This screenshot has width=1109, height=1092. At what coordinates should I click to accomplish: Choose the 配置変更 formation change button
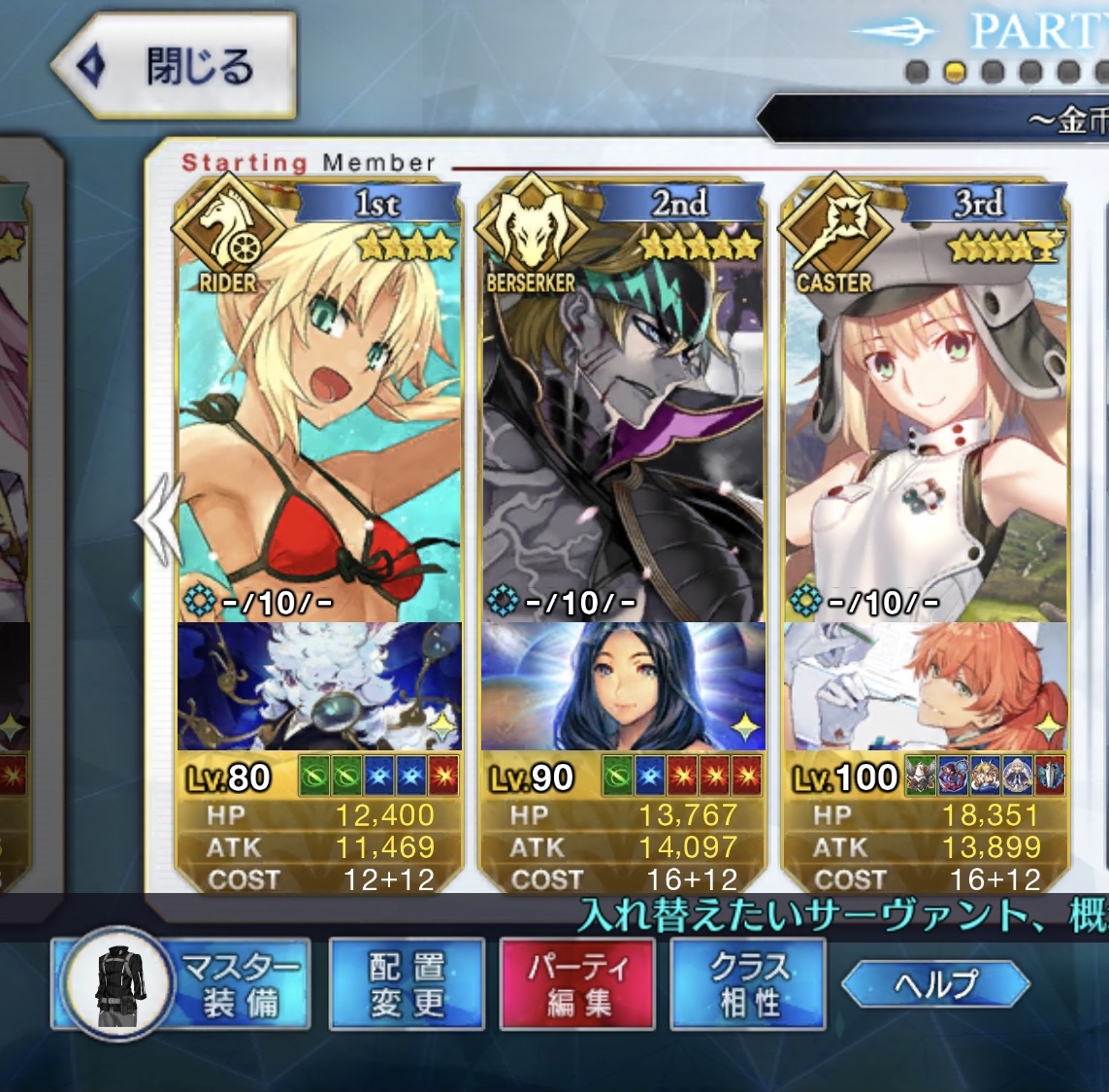pos(407,983)
